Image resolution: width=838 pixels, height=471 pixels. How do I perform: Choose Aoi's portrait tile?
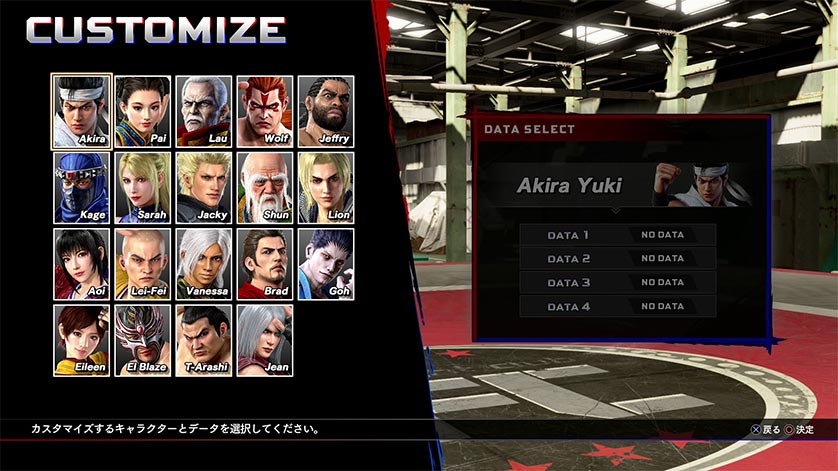coord(80,264)
